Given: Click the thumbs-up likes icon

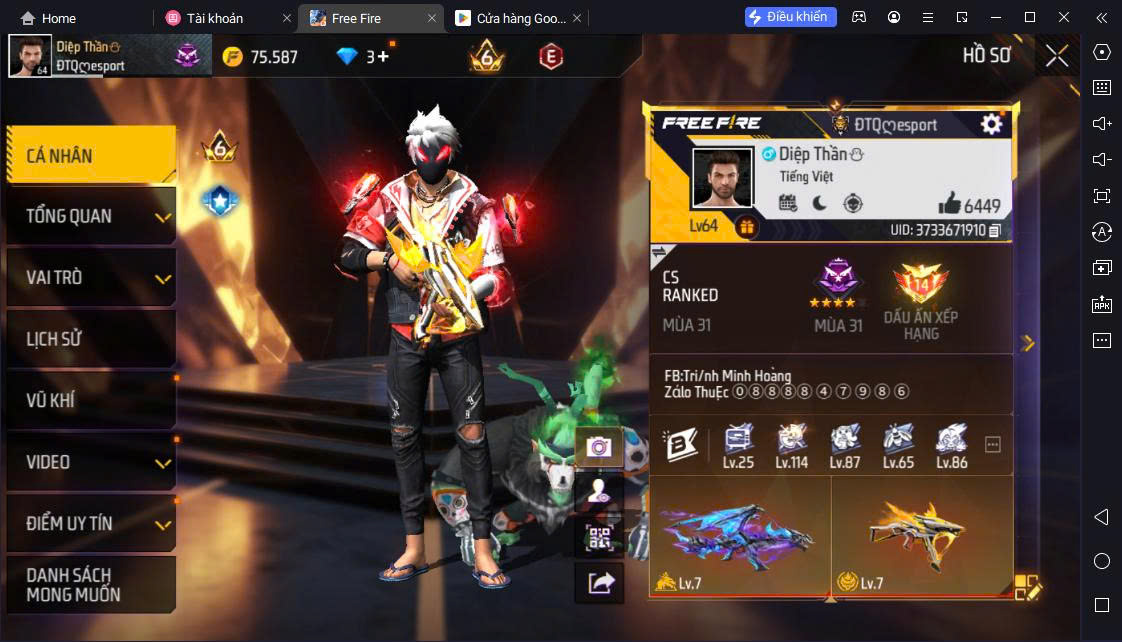Looking at the screenshot, I should tap(949, 204).
